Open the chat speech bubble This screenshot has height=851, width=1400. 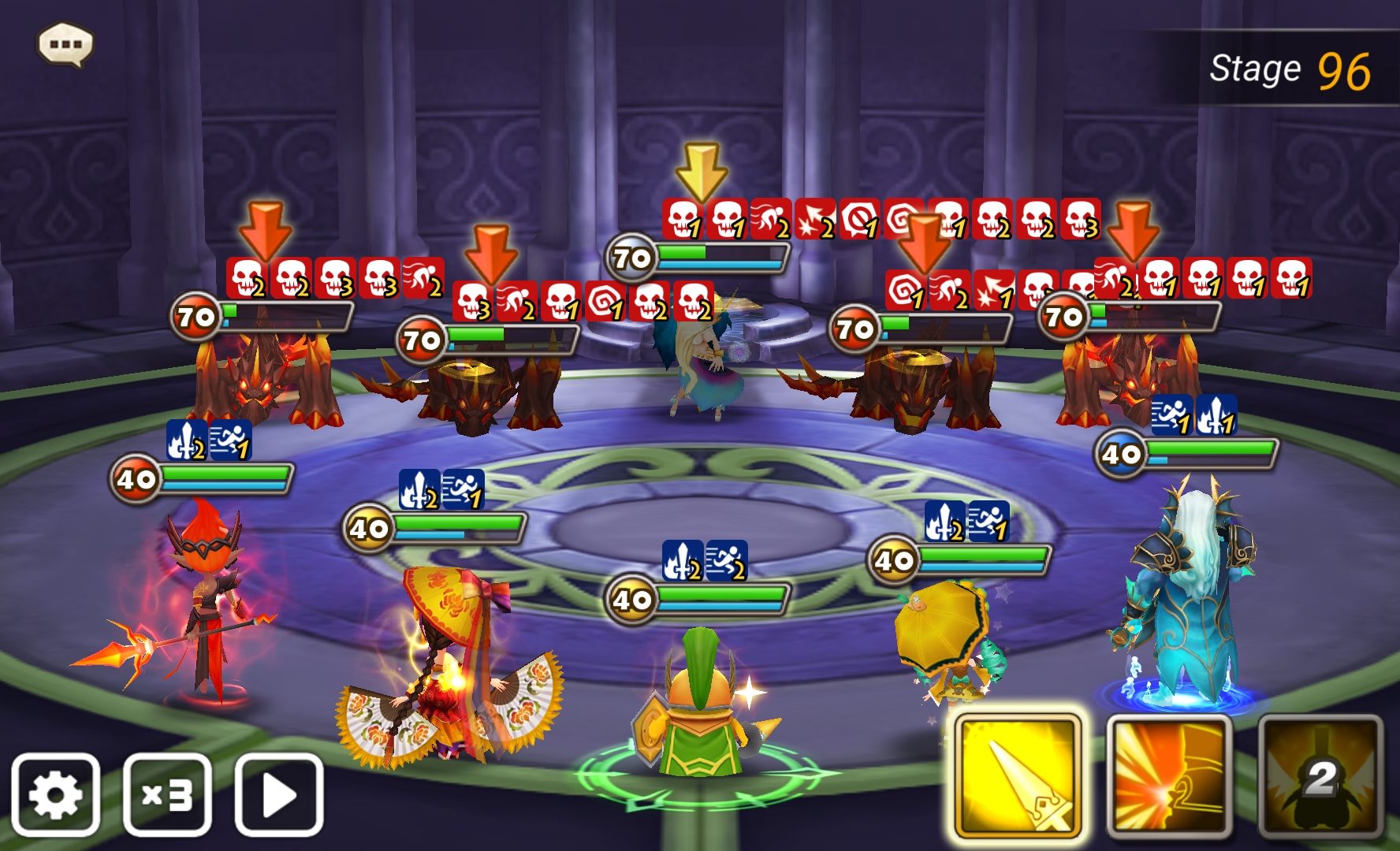click(x=65, y=44)
